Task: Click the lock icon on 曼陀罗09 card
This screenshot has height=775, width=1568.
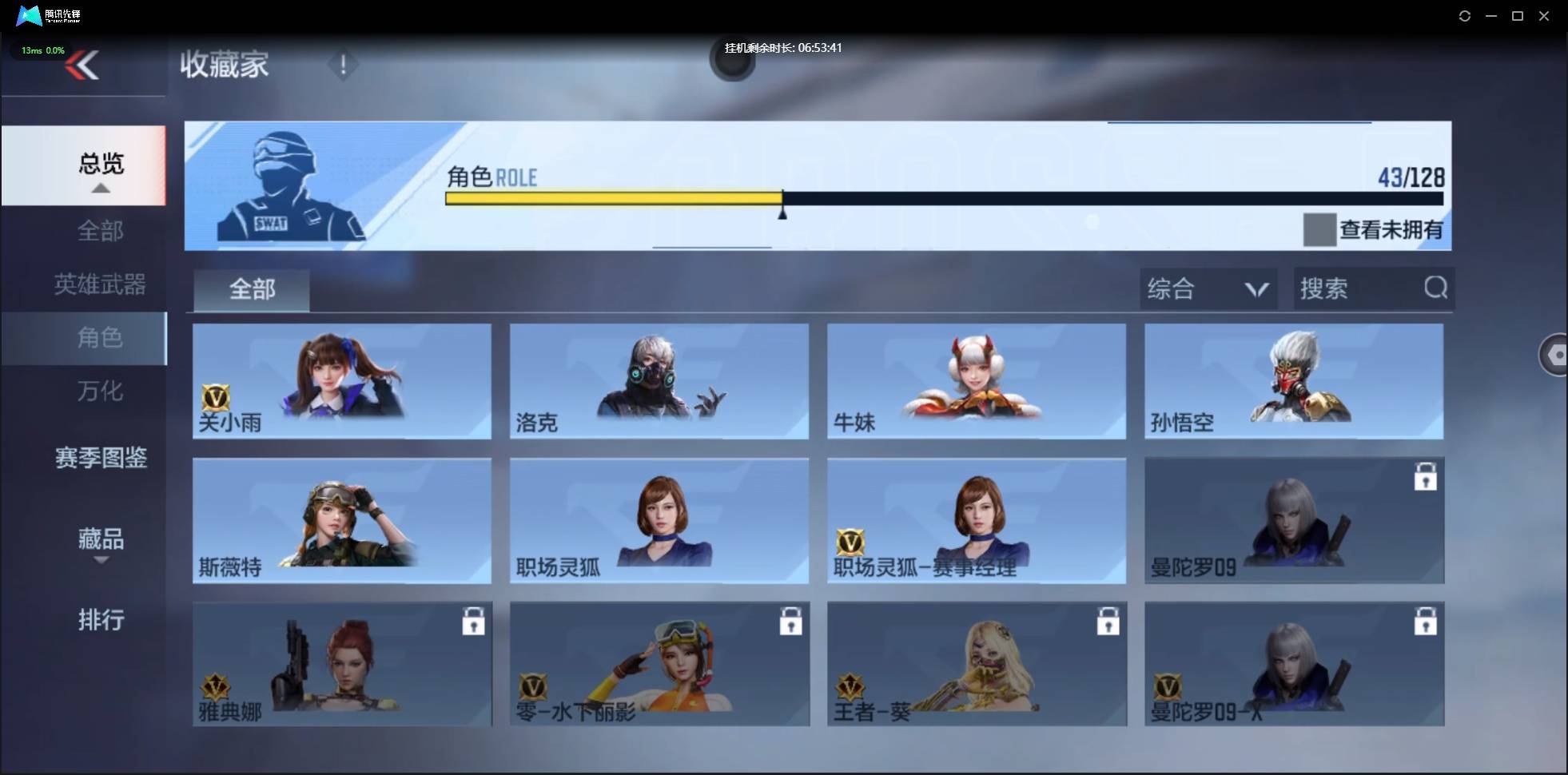Action: coord(1427,476)
